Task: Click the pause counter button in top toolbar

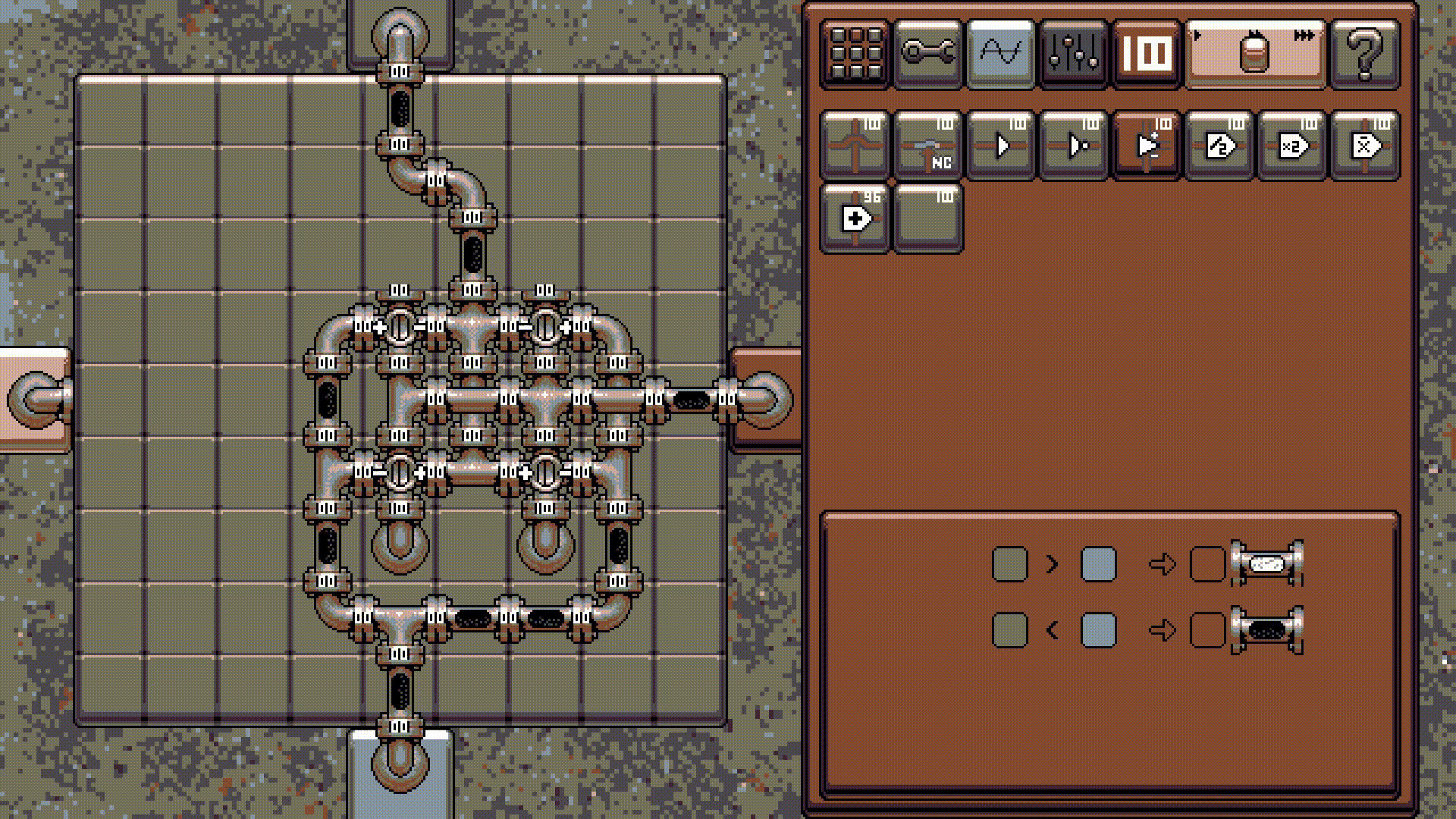Action: (x=1145, y=53)
